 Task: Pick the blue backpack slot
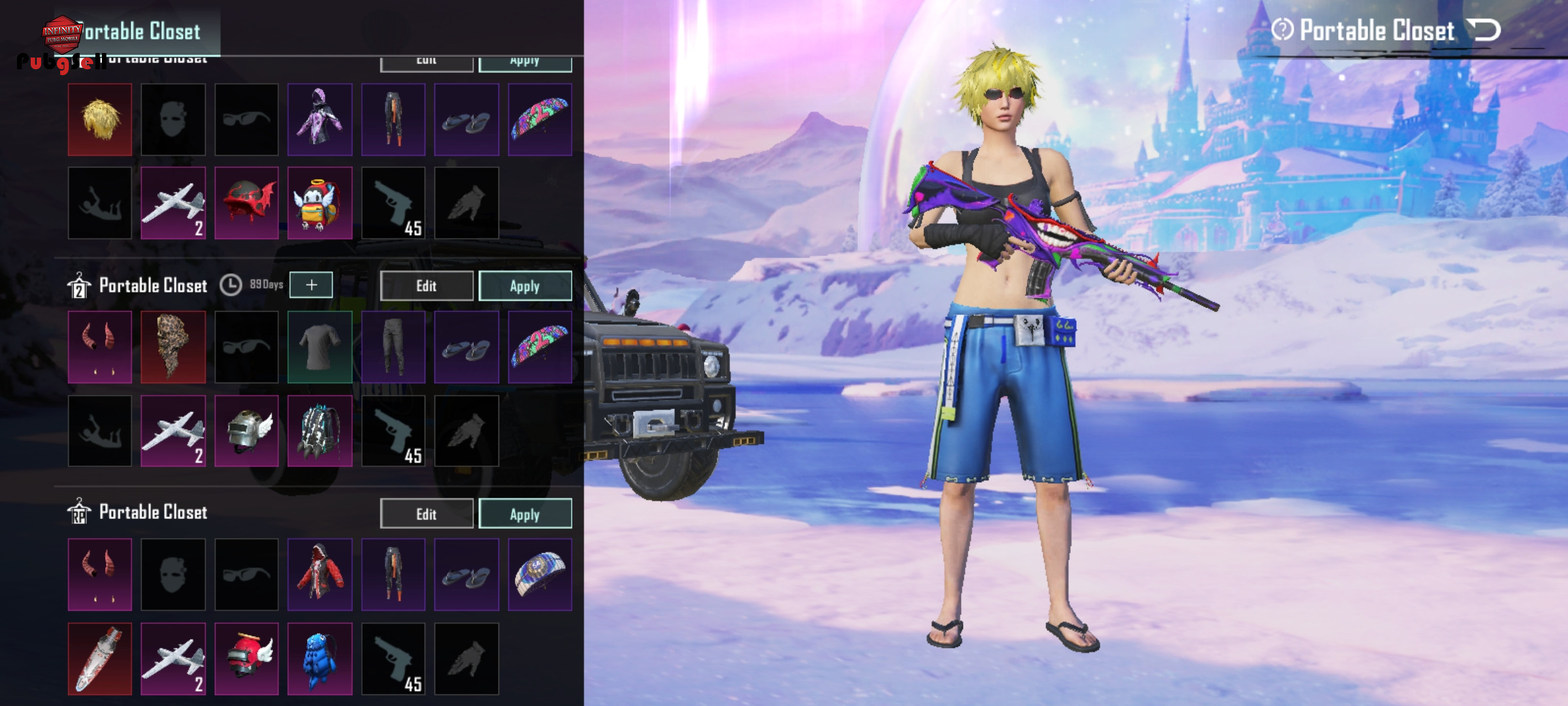pos(319,658)
